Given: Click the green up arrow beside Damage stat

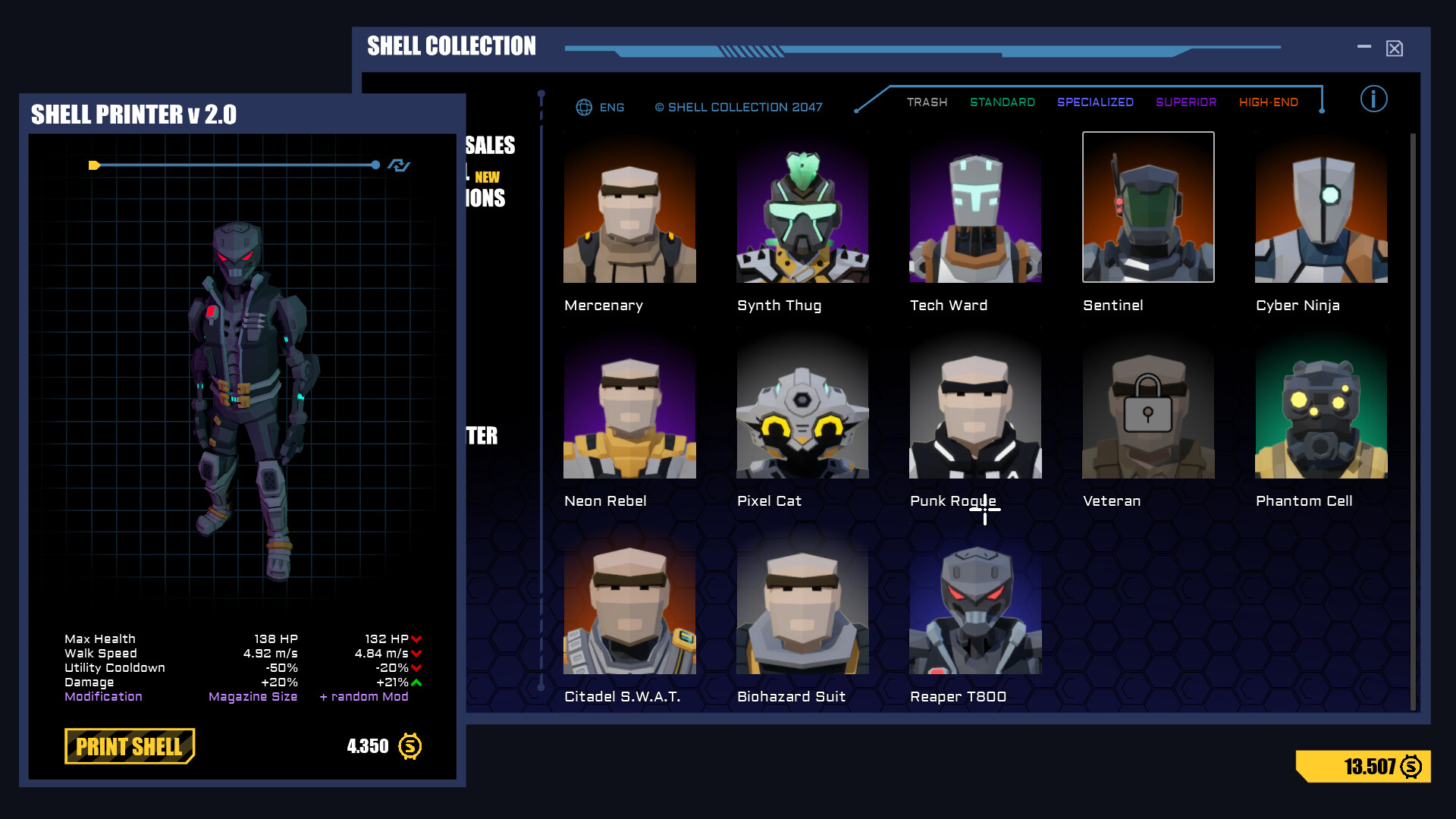Looking at the screenshot, I should (x=416, y=682).
